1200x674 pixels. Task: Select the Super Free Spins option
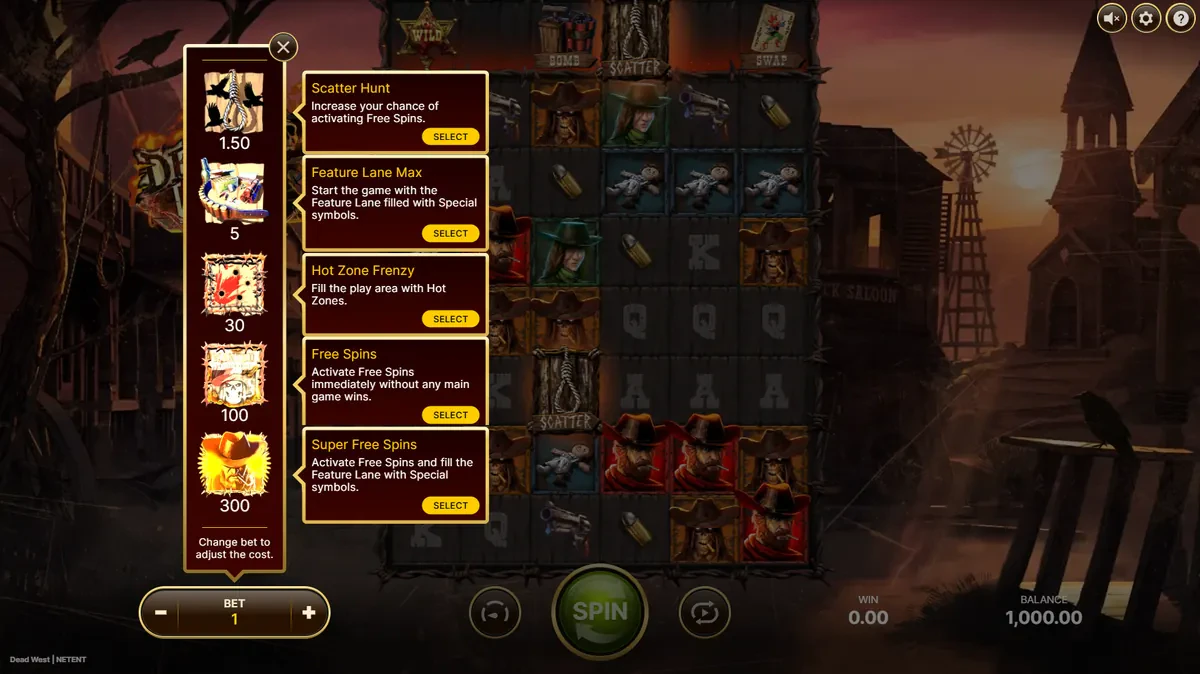tap(450, 506)
